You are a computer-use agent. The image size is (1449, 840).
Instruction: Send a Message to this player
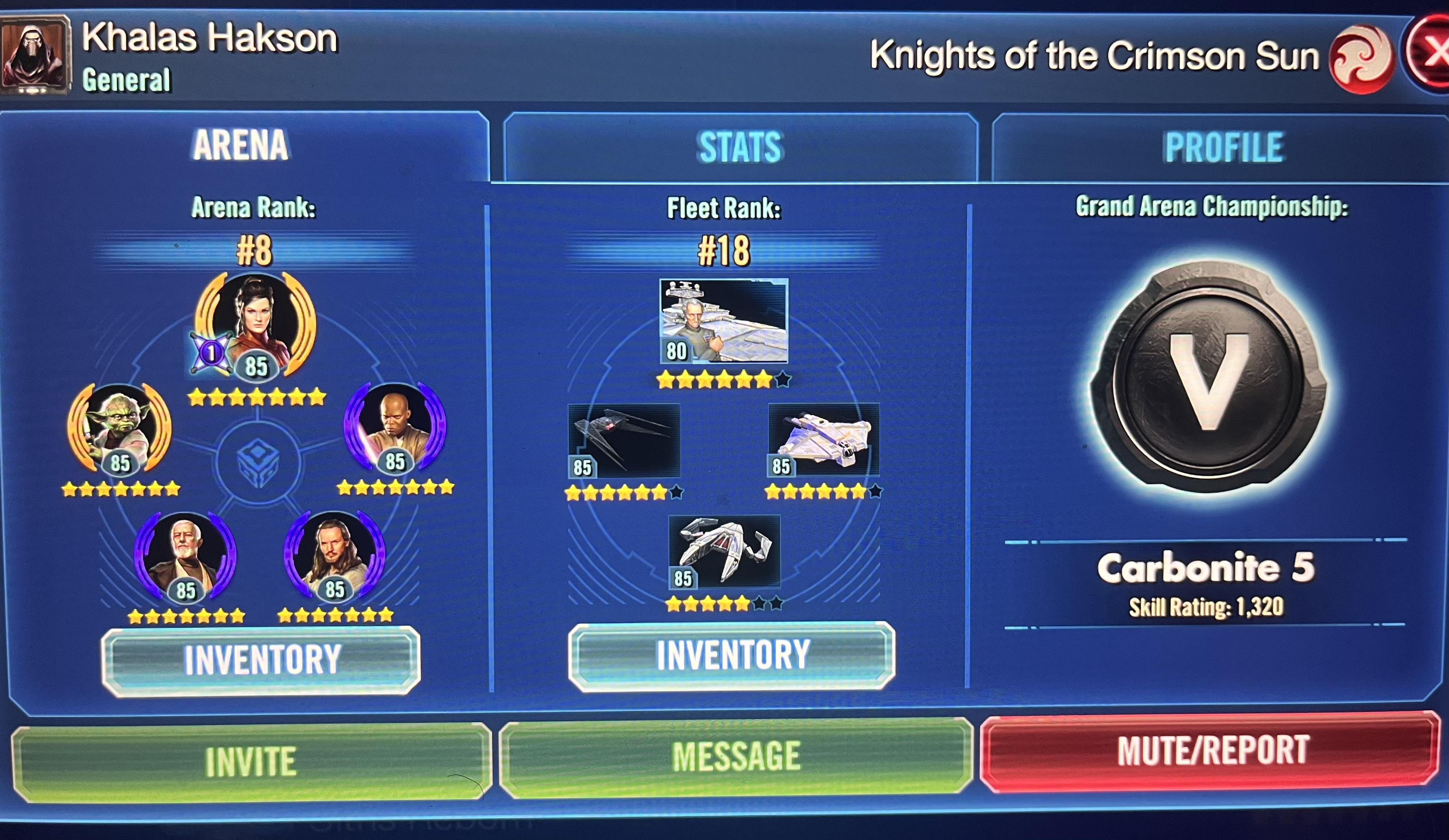(x=736, y=757)
